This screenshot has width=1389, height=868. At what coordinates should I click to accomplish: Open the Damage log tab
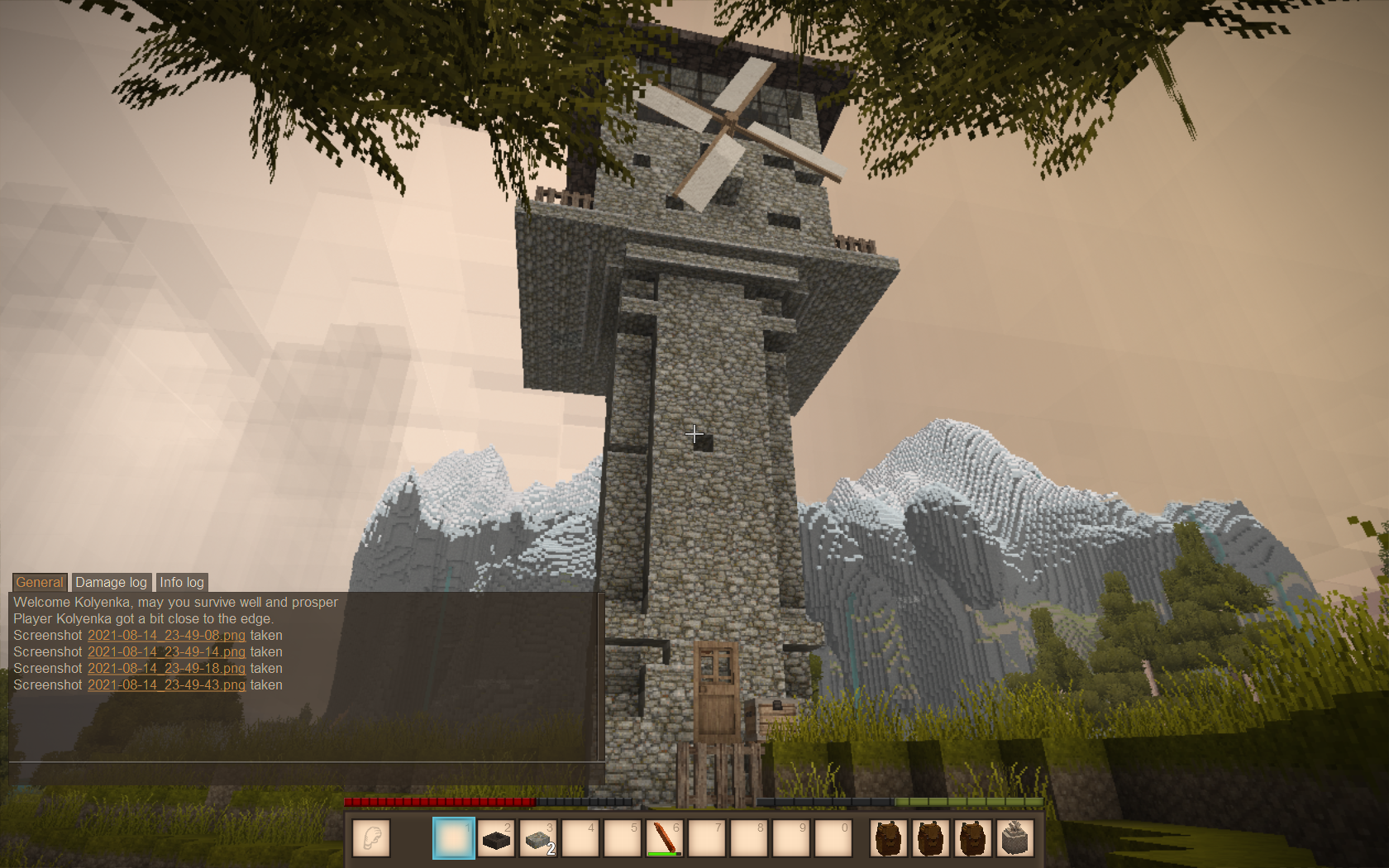coord(111,582)
